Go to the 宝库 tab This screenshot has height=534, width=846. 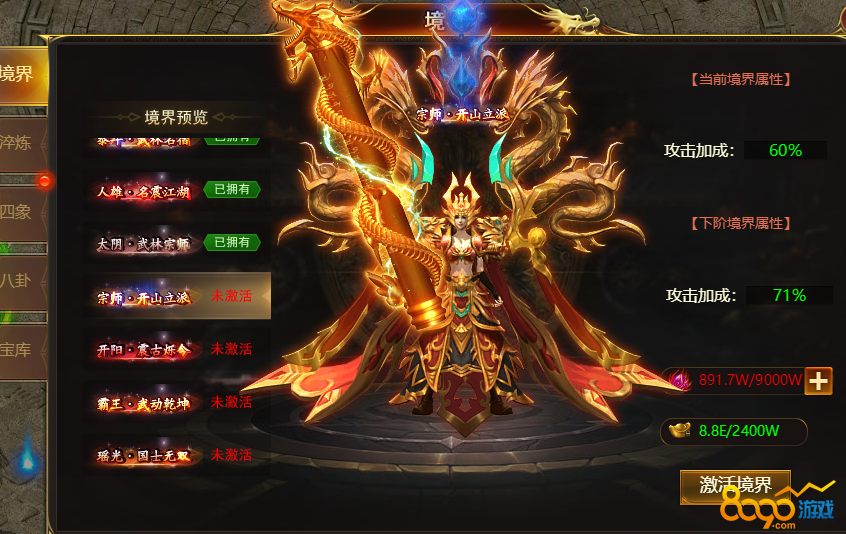point(18,349)
